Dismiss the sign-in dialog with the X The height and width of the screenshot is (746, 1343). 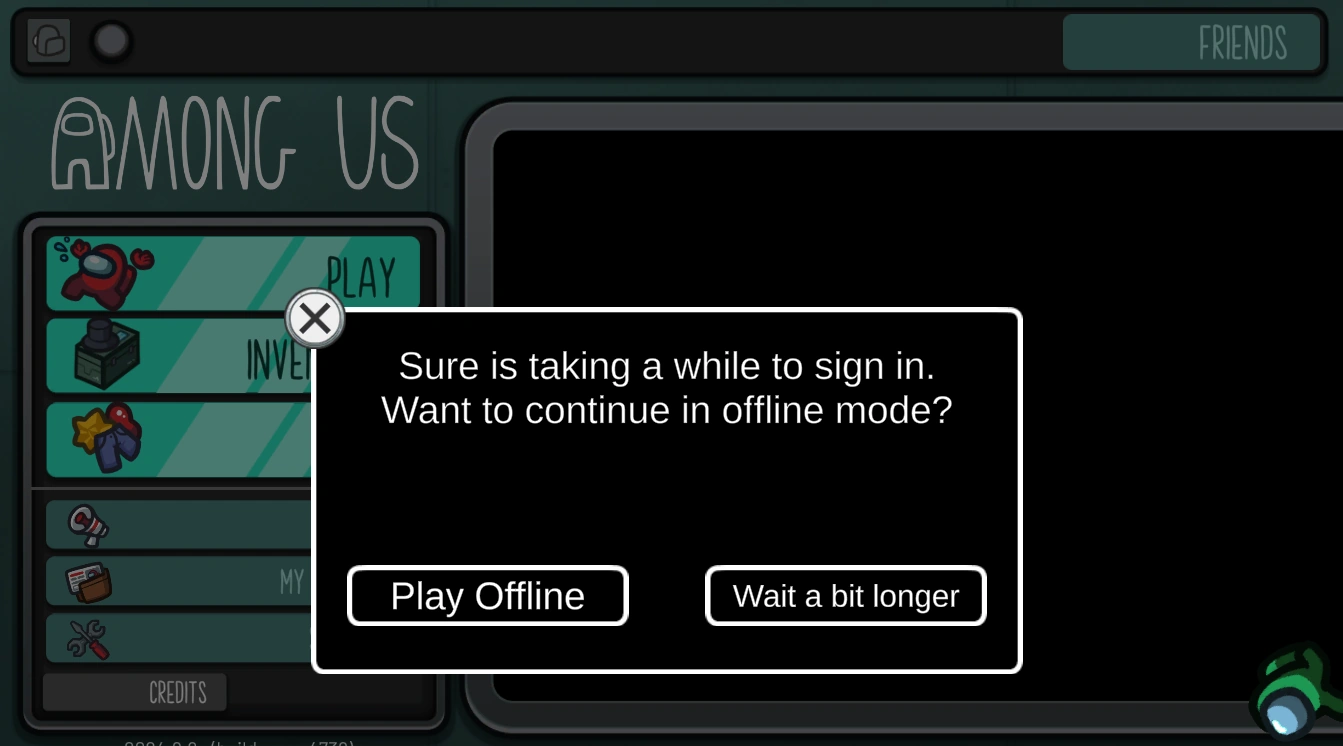(315, 318)
